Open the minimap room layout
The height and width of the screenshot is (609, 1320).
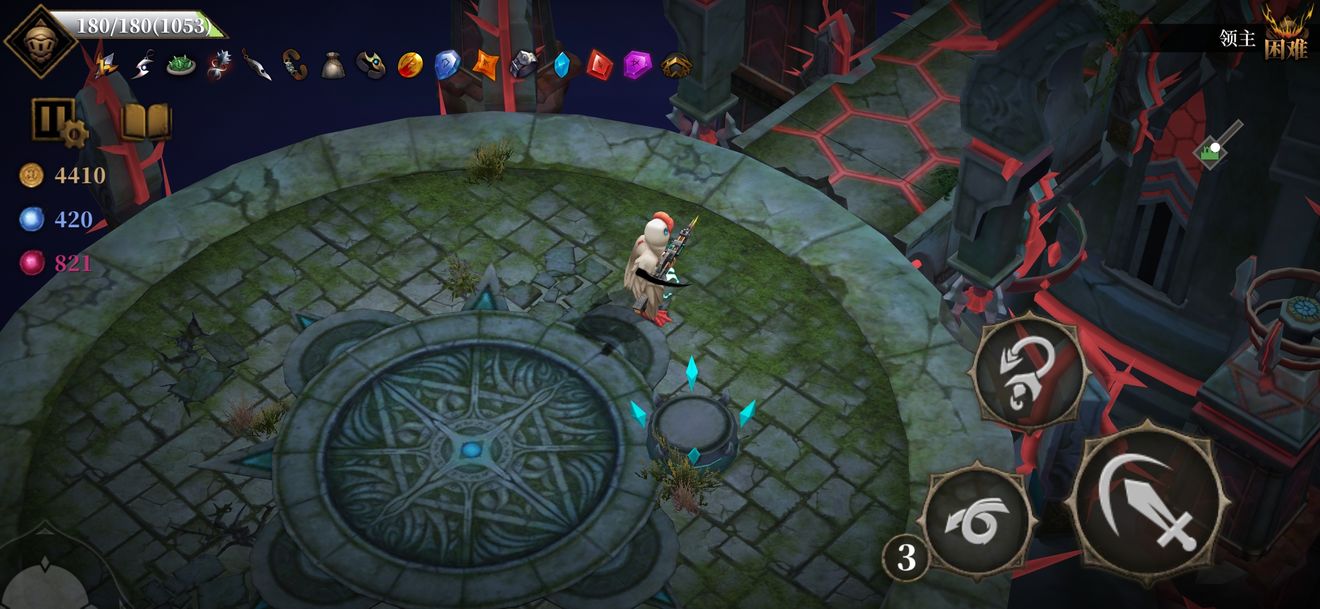pyautogui.click(x=1217, y=146)
